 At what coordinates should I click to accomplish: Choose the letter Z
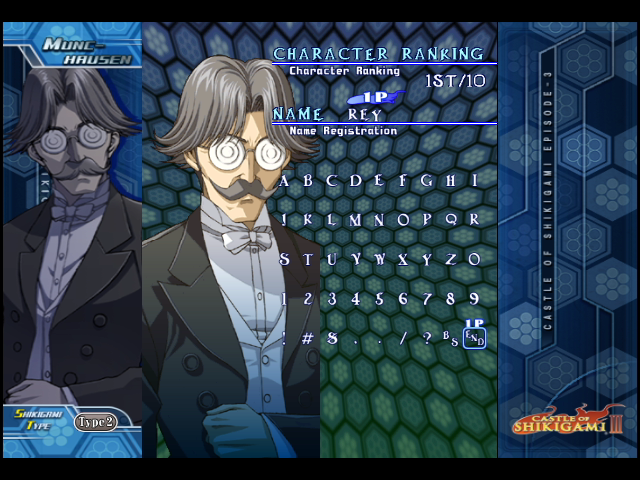tap(451, 260)
